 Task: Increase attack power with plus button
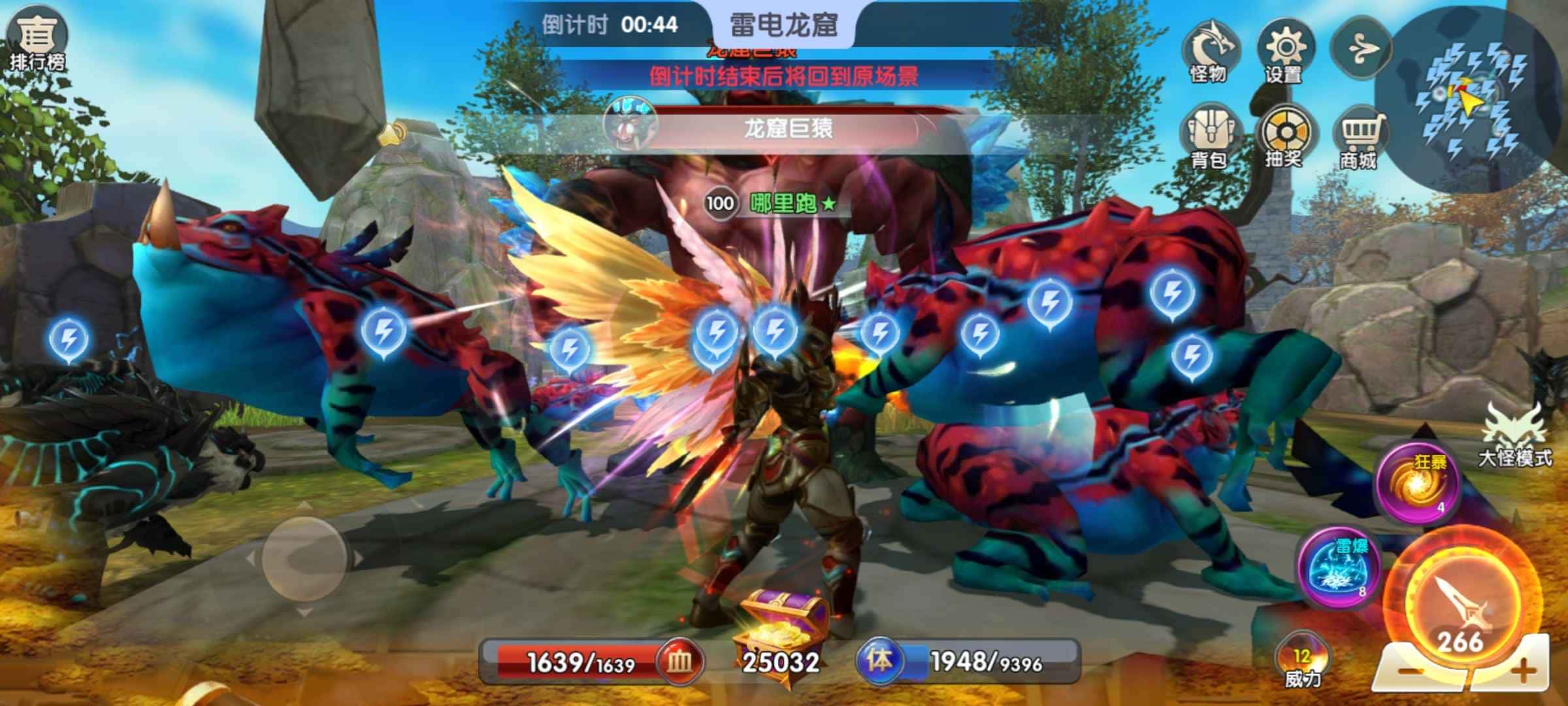point(1524,671)
